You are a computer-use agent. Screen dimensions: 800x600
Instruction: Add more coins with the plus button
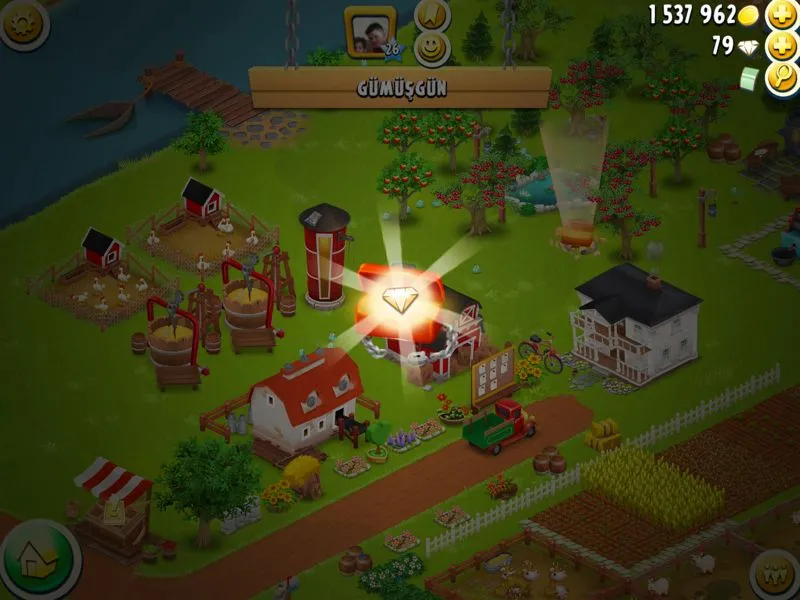pos(781,15)
